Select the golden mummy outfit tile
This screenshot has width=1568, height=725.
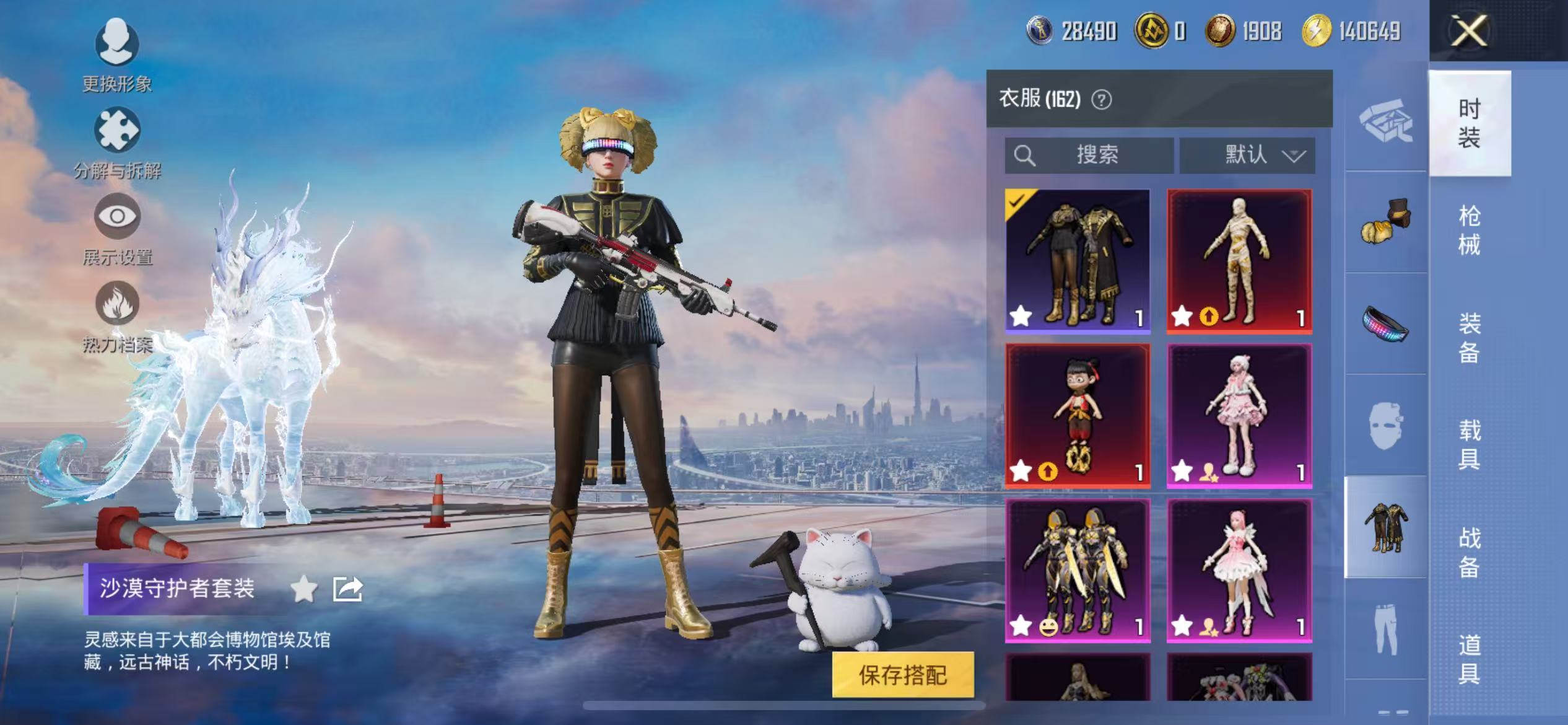(1239, 261)
